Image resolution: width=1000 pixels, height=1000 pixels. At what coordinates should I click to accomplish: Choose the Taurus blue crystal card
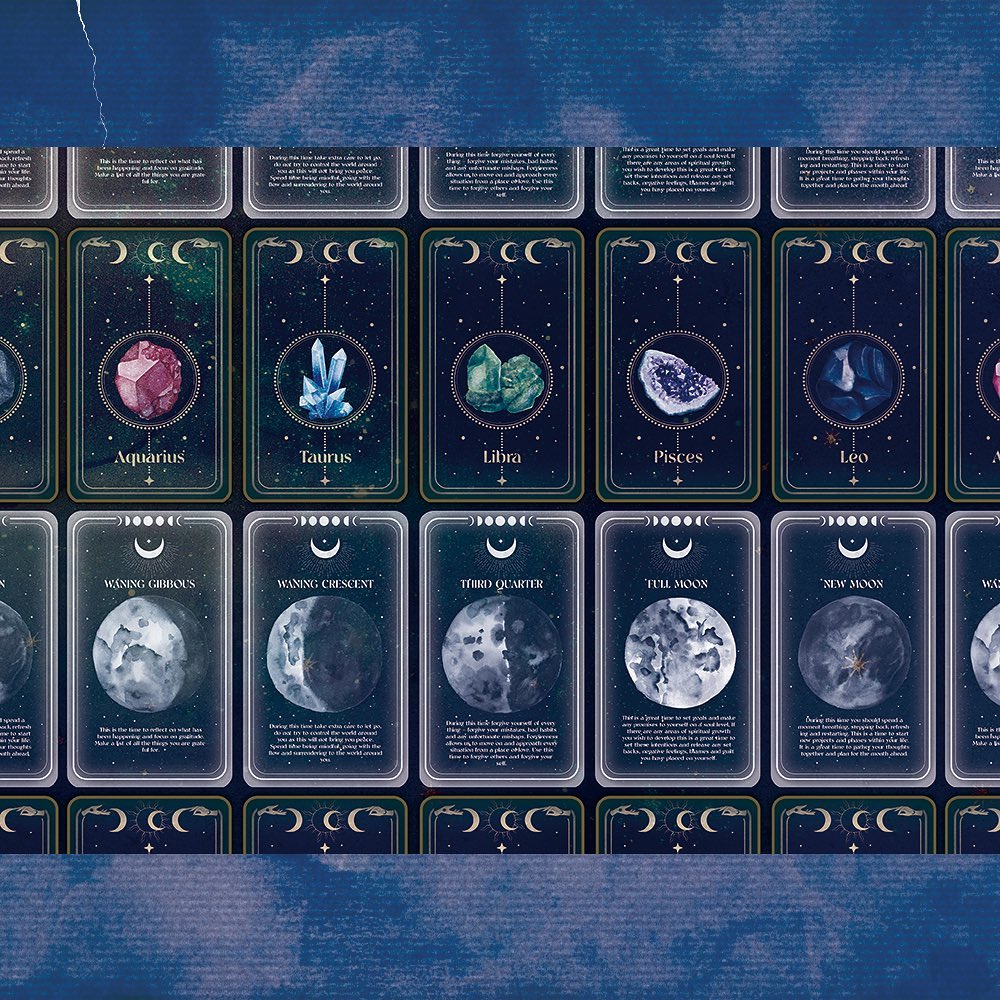point(325,365)
